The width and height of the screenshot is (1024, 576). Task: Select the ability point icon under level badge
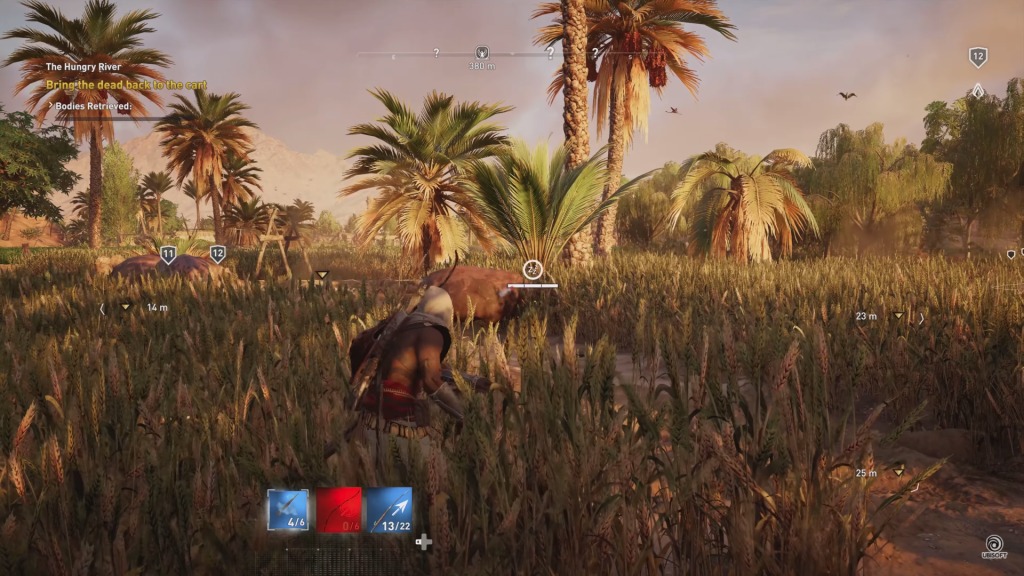978,90
